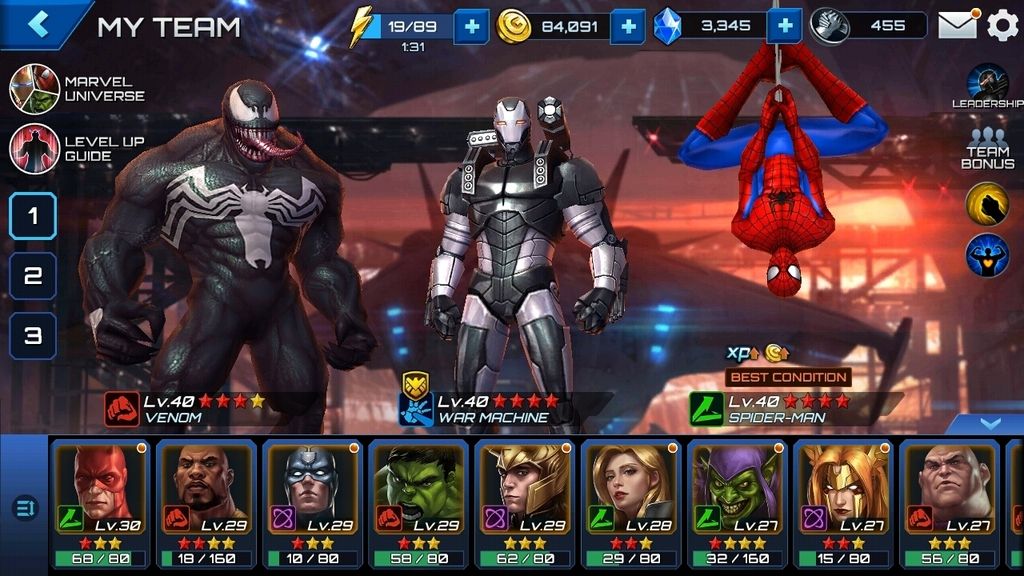Switch to team slot 2
Screen dimensions: 1024x576
point(33,276)
